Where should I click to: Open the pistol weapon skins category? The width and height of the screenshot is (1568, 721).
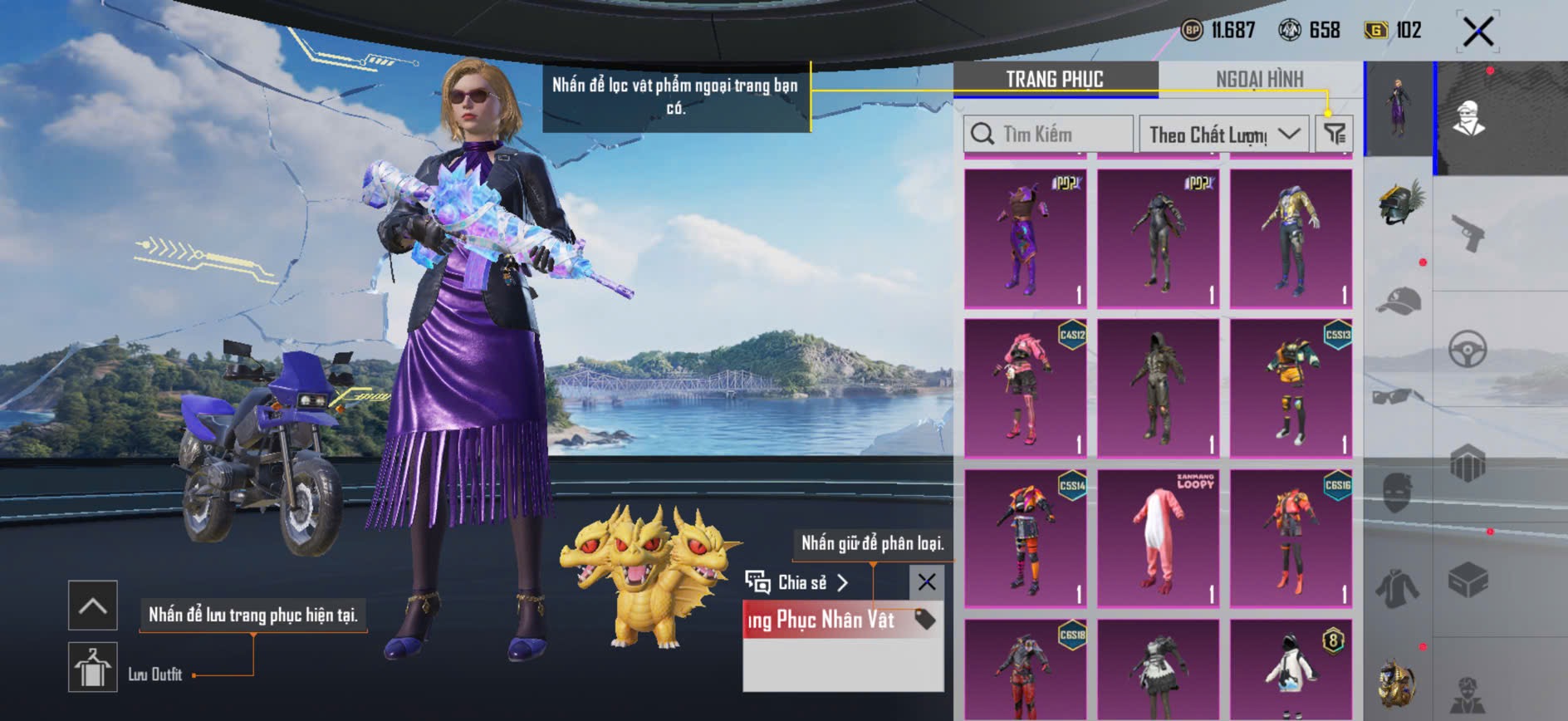point(1468,233)
